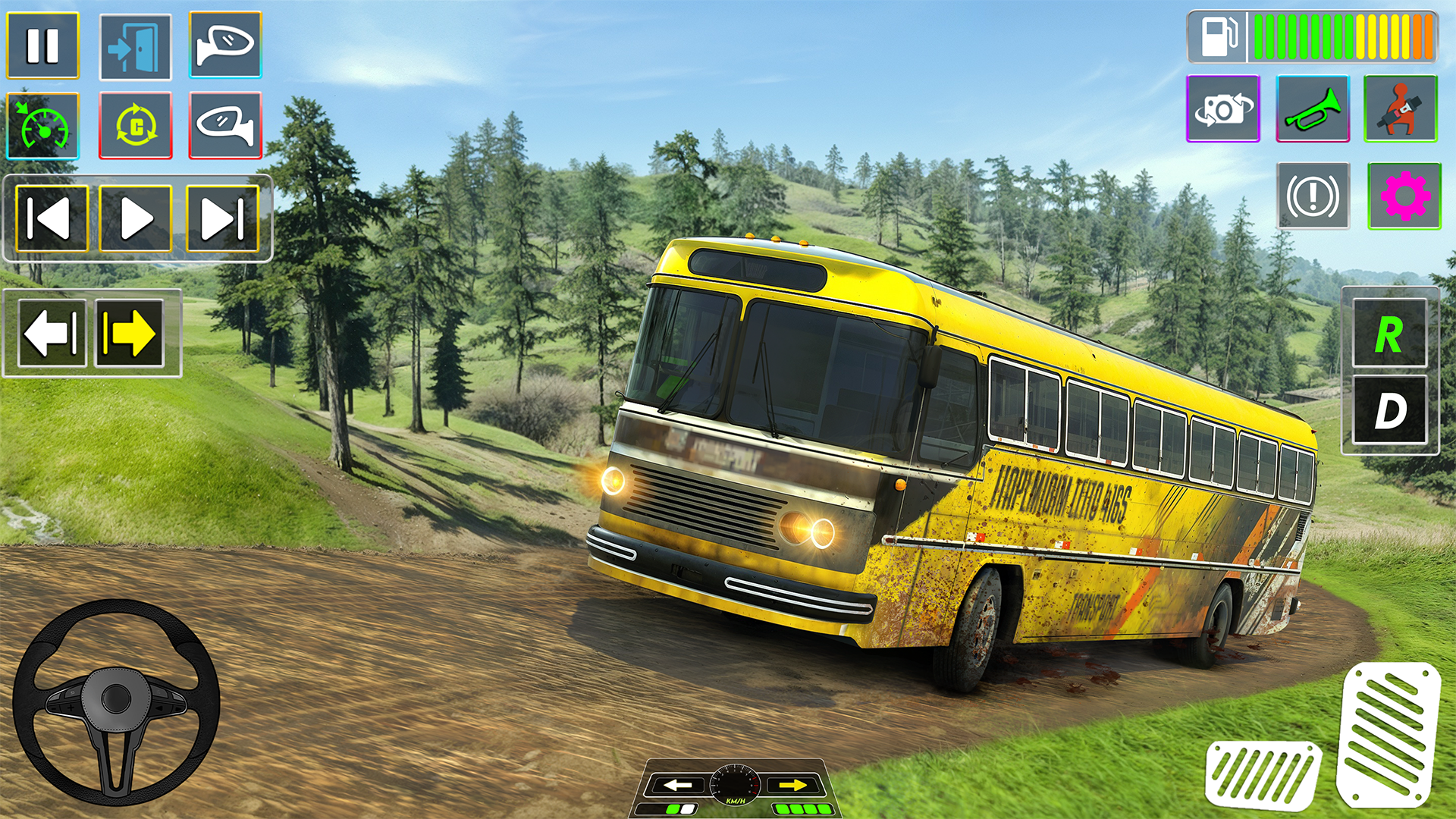
Task: Skip to the previous music track
Action: (52, 219)
